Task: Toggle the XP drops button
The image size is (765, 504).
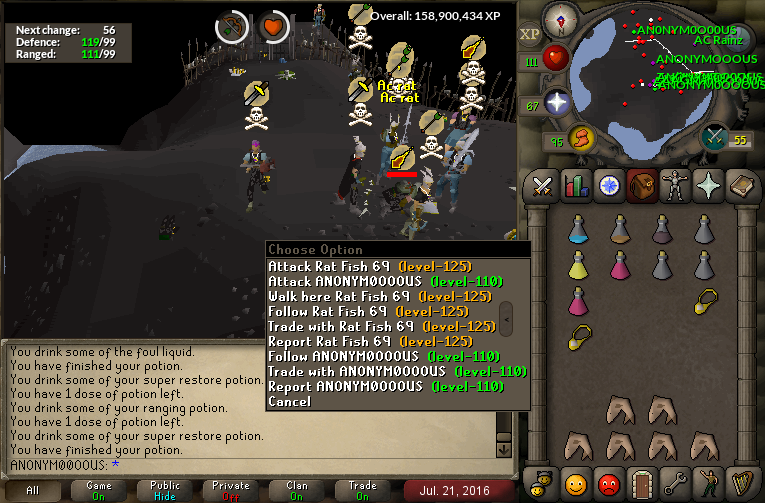Action: [529, 34]
